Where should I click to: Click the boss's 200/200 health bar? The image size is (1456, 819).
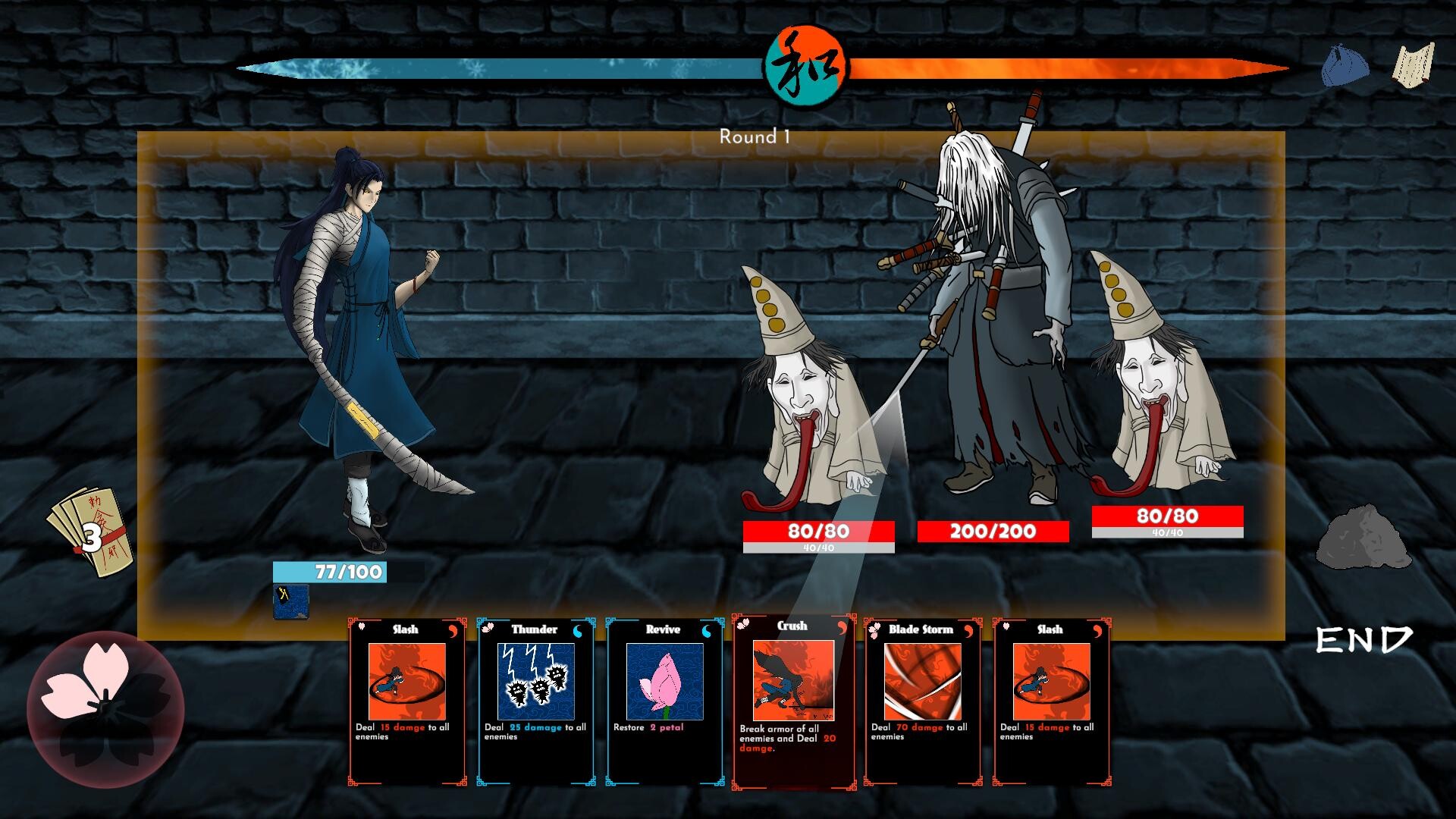(x=993, y=532)
